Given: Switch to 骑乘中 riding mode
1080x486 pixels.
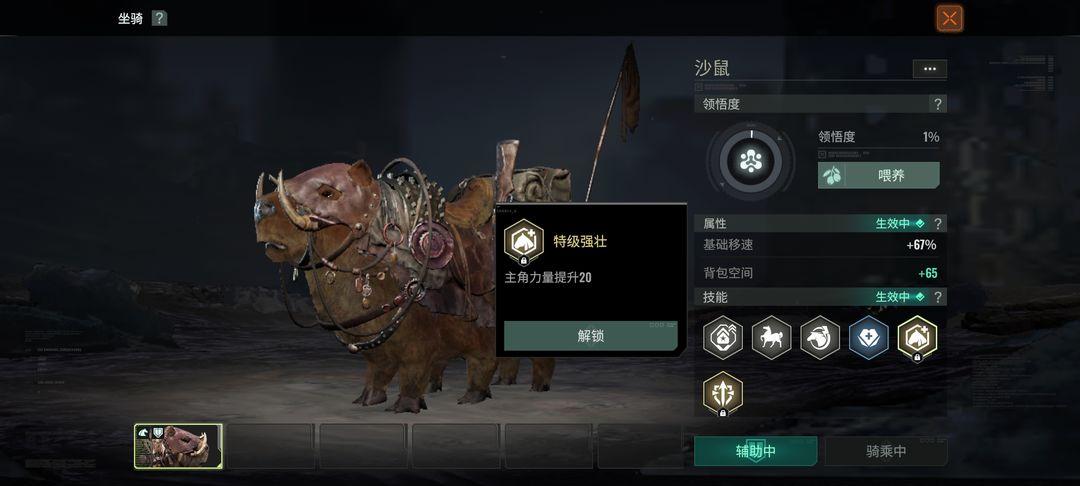Looking at the screenshot, I should [886, 451].
